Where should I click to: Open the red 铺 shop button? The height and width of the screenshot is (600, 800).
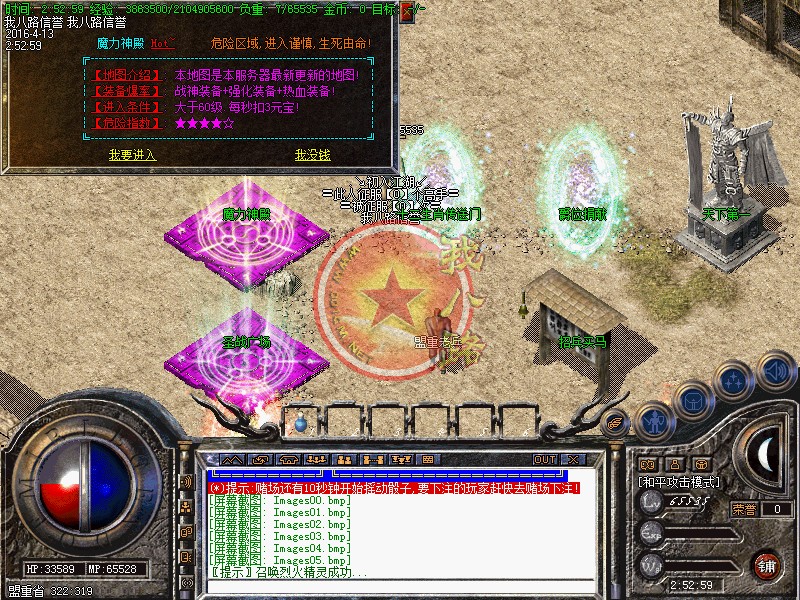point(767,565)
